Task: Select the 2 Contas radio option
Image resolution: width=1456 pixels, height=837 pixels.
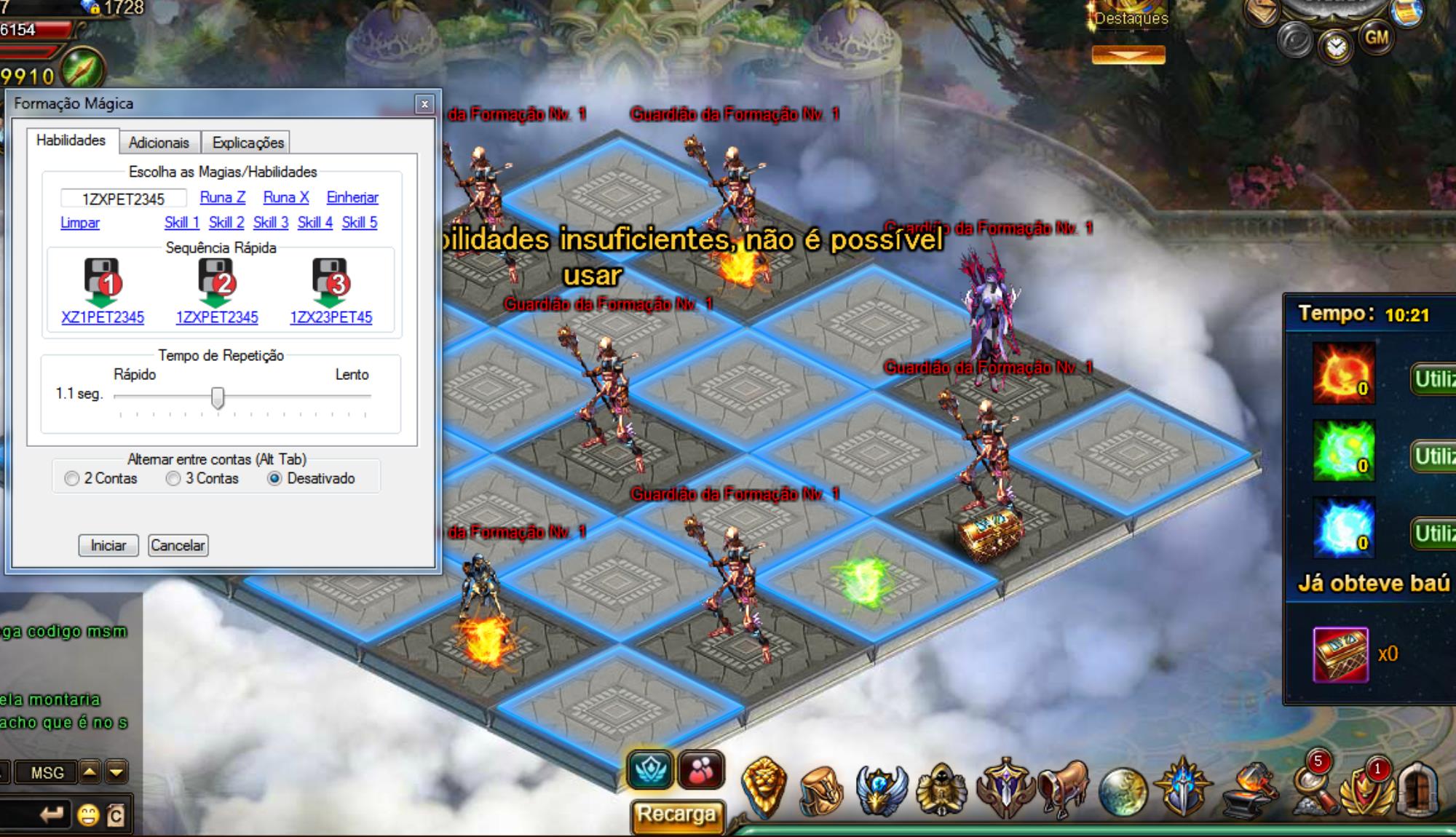Action: coord(72,479)
